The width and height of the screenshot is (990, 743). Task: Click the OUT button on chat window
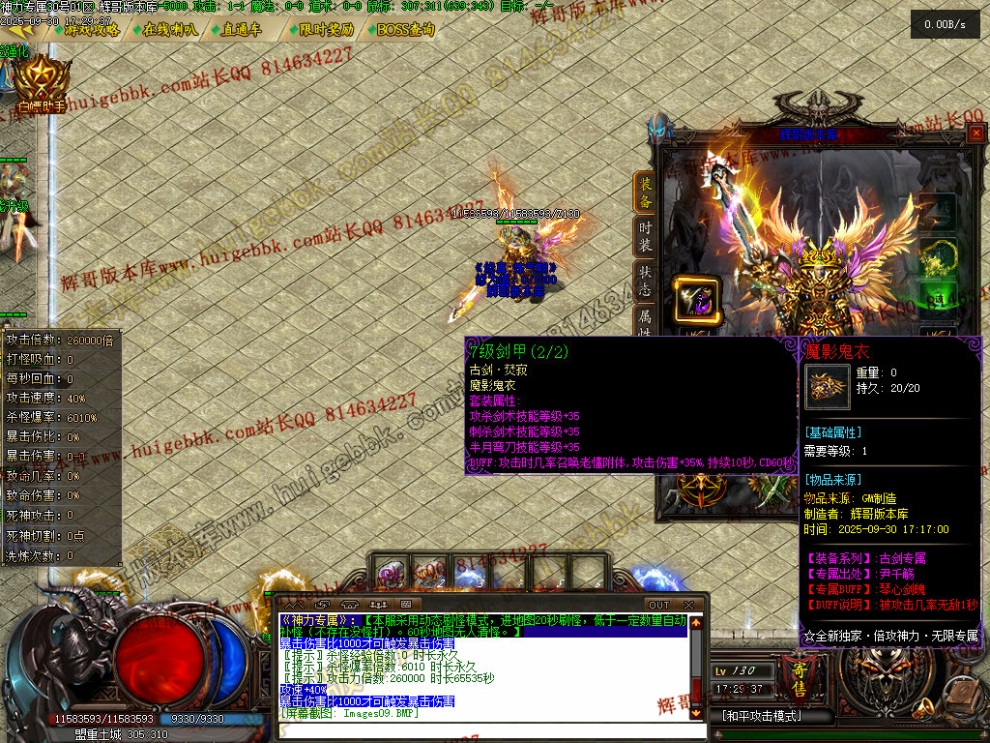point(659,605)
